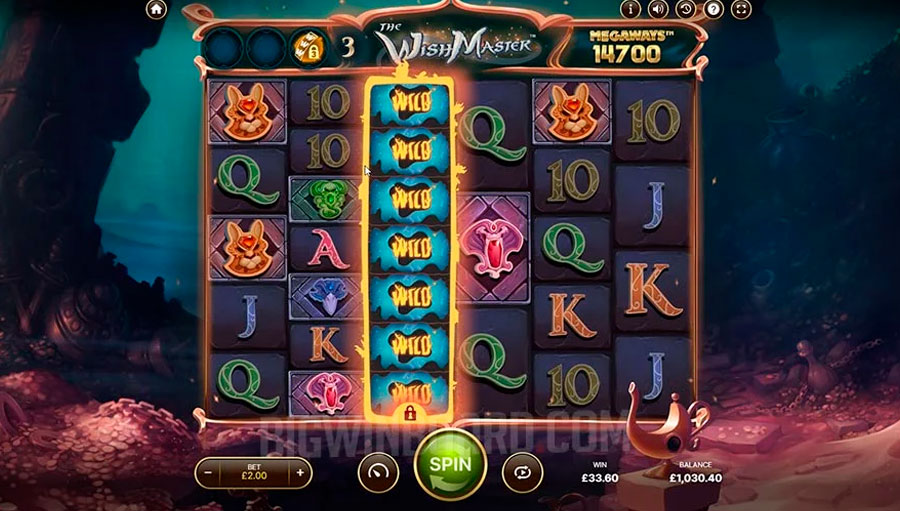Image resolution: width=900 pixels, height=511 pixels.
Task: Decrease the bet with the minus button
Action: 207,470
